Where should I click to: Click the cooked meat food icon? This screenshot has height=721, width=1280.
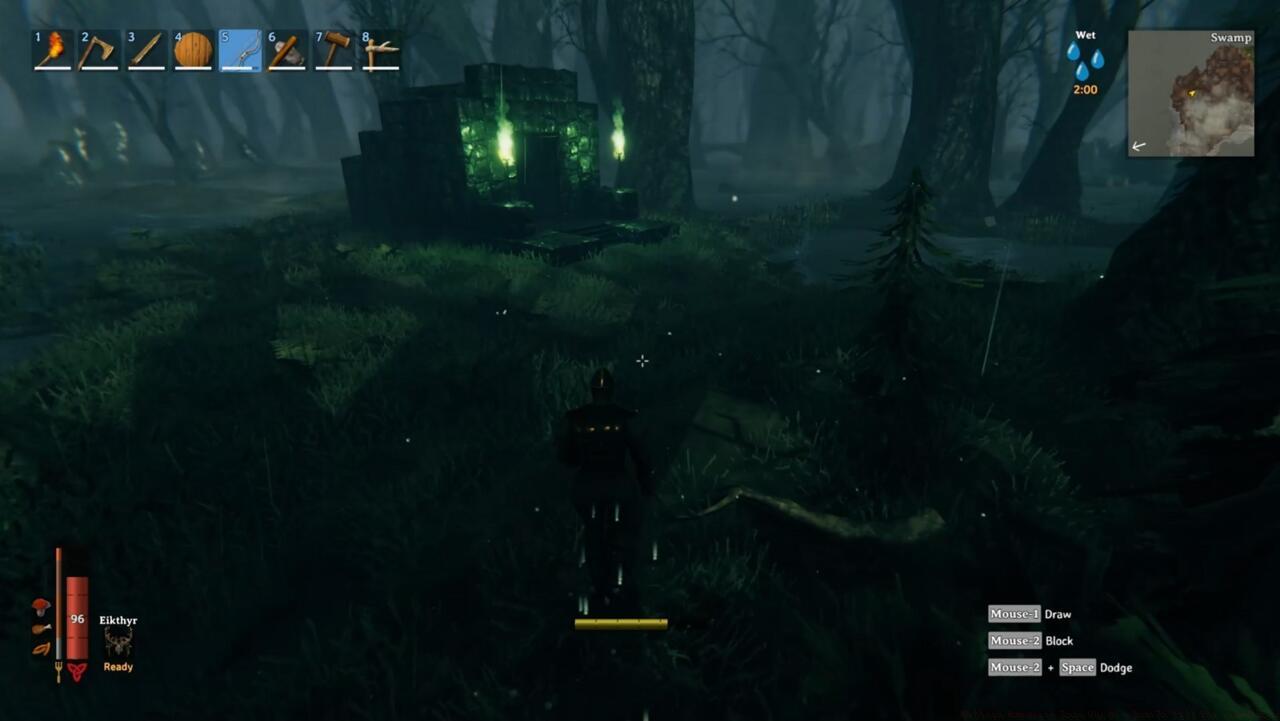click(x=40, y=627)
